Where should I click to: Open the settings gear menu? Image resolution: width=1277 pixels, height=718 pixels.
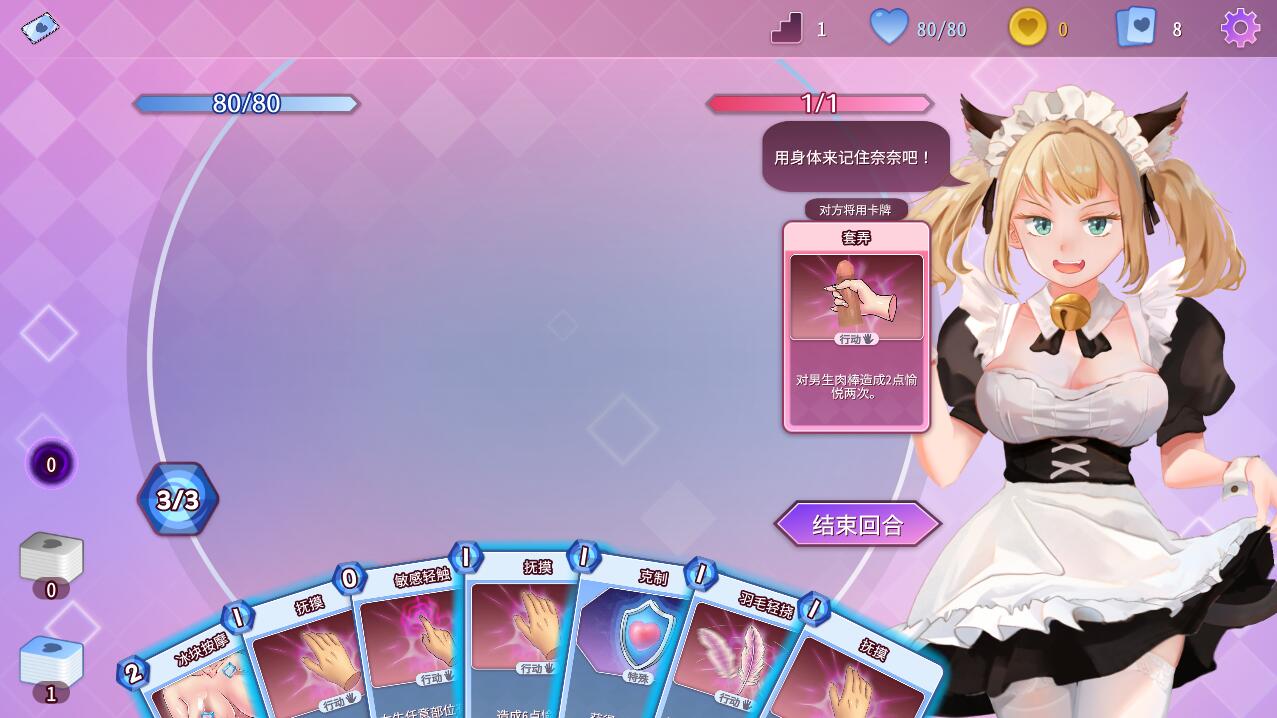(1240, 28)
